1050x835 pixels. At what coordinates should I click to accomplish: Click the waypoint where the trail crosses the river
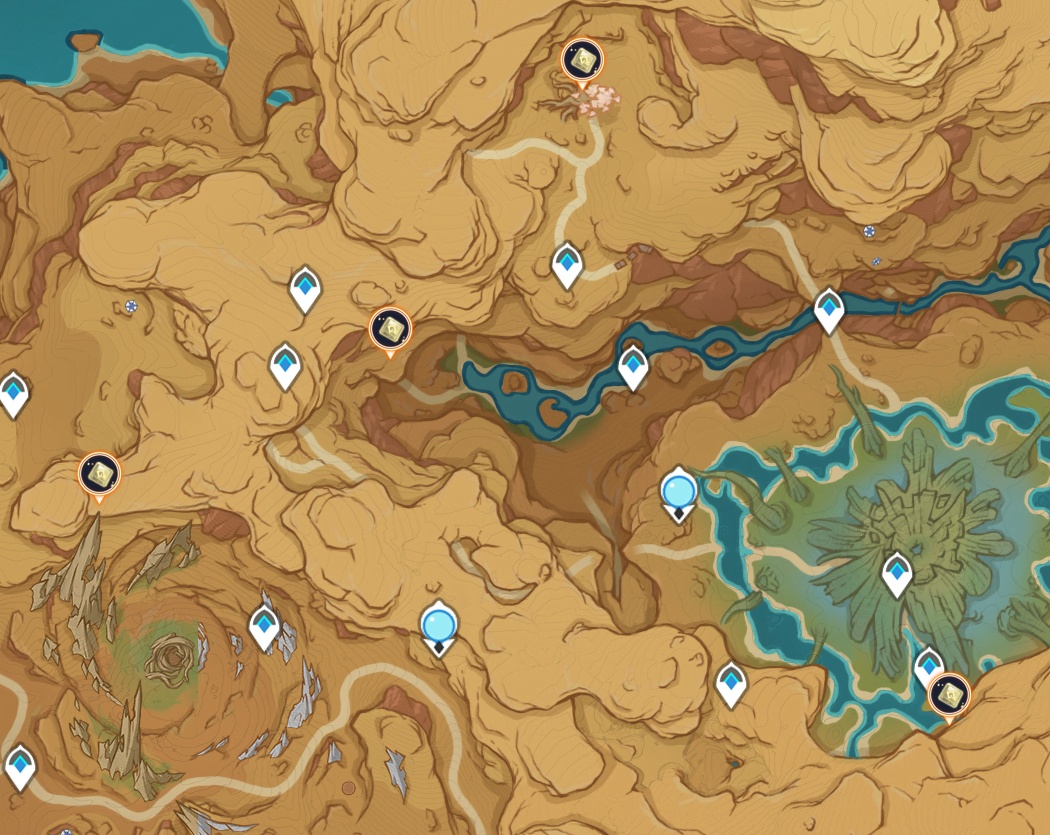pos(829,309)
